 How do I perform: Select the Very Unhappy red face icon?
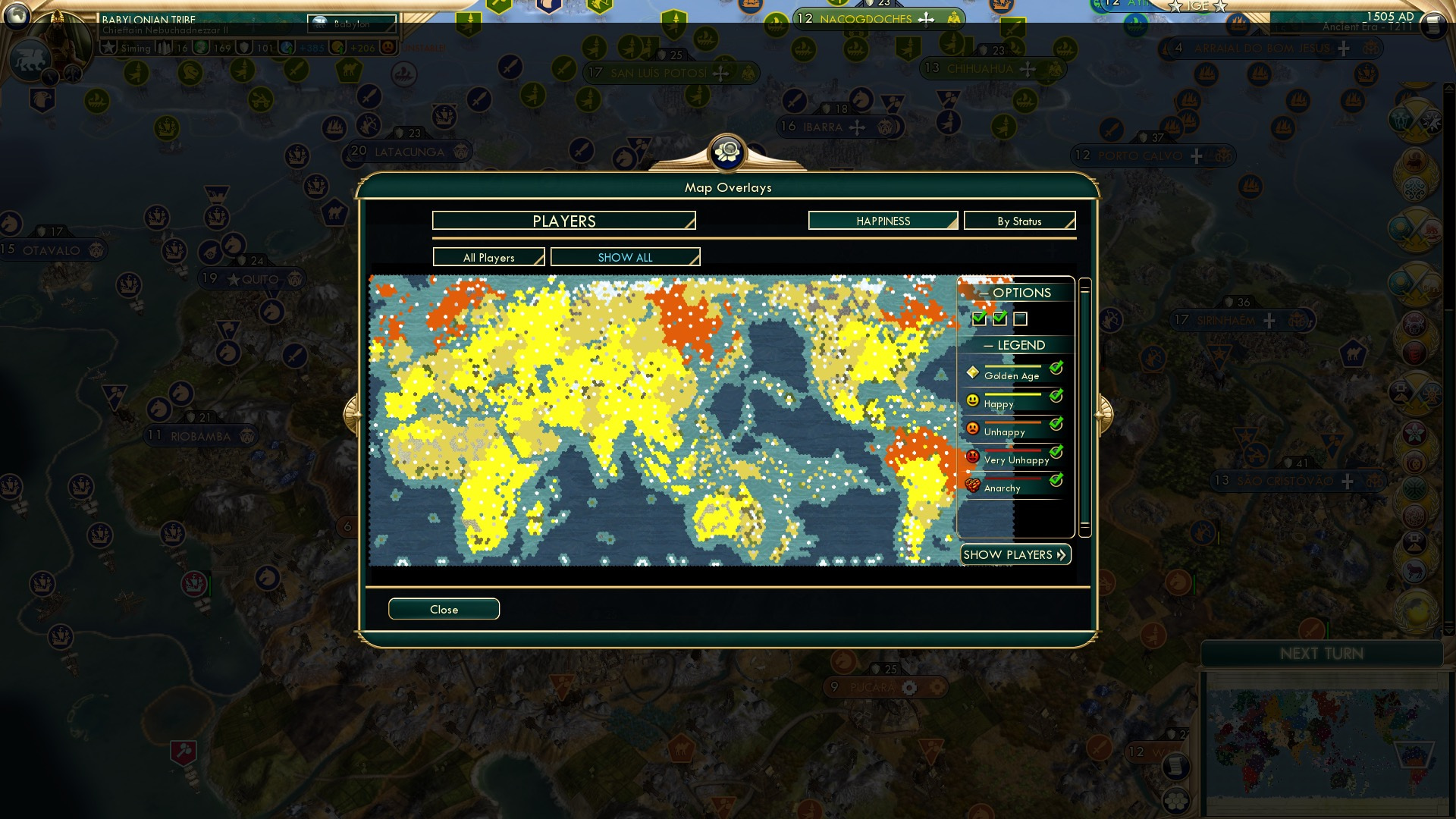[974, 456]
